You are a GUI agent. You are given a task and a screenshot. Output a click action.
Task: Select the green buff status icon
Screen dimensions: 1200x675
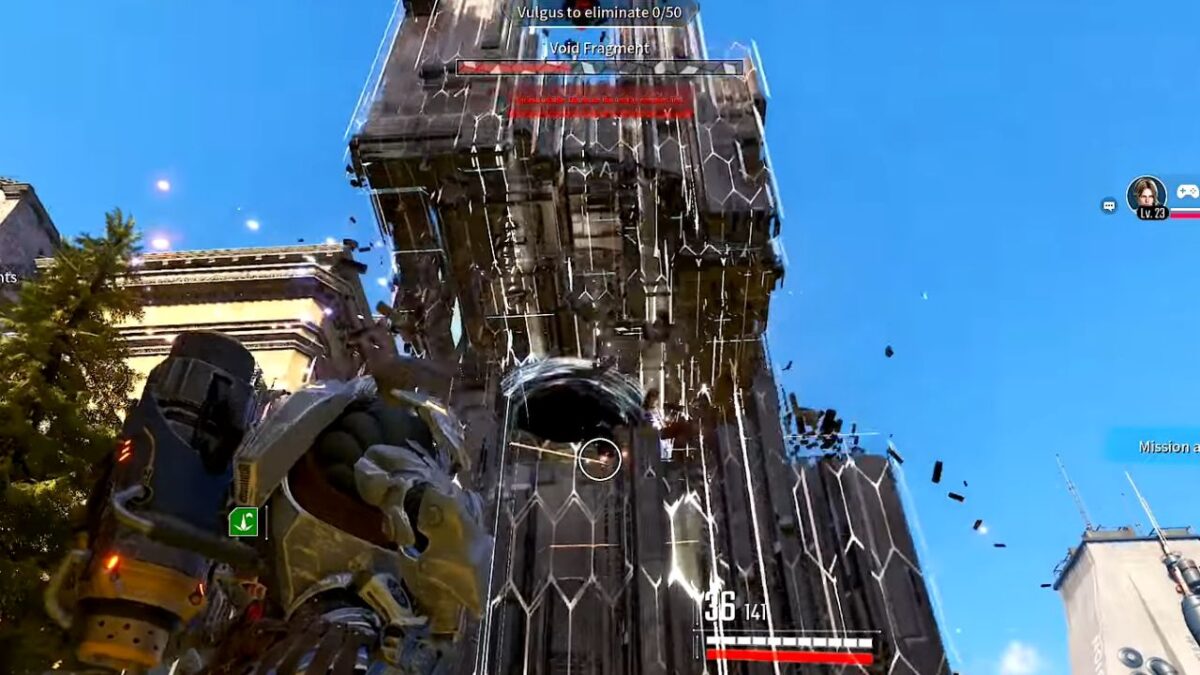pos(243,521)
